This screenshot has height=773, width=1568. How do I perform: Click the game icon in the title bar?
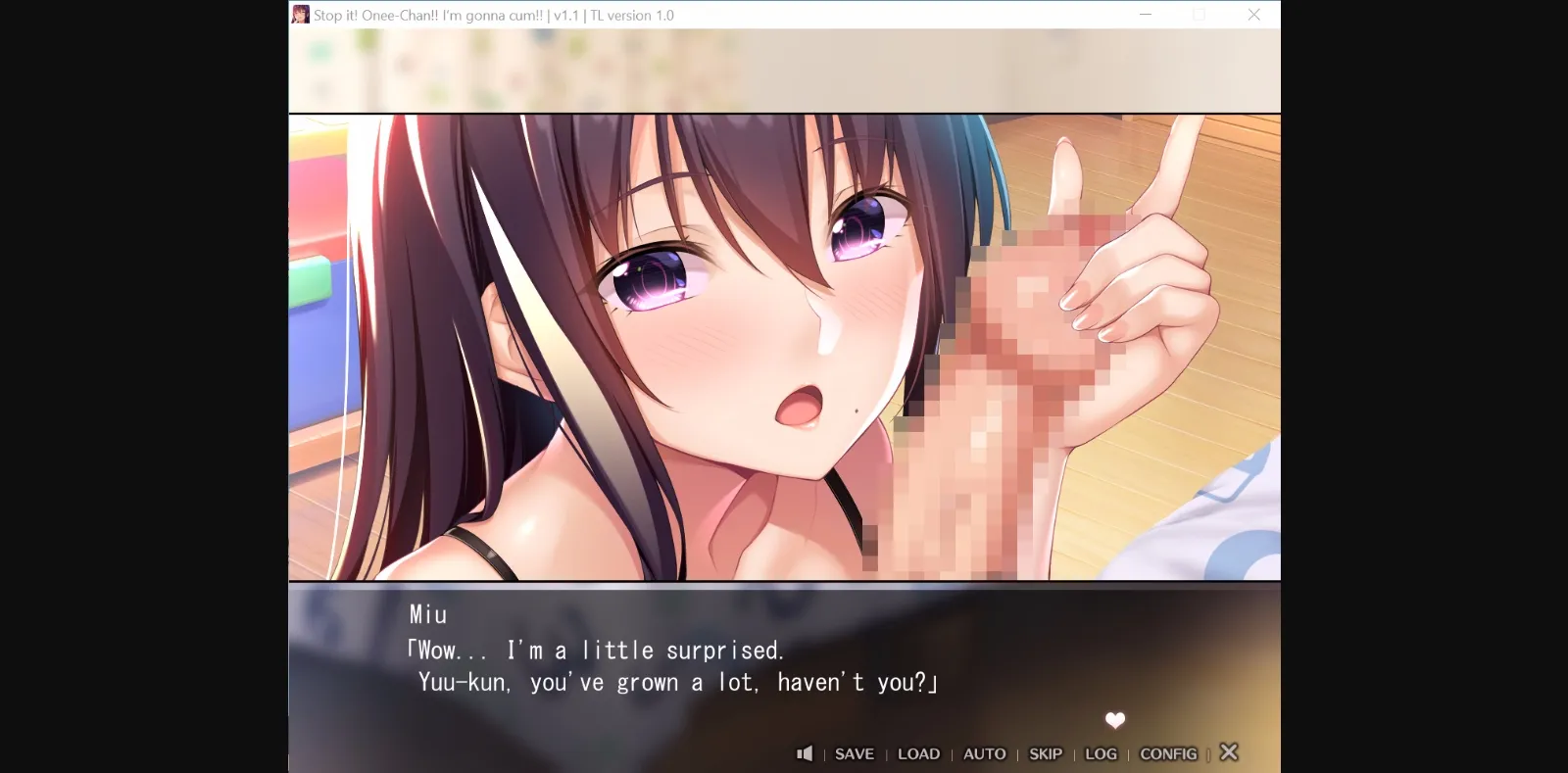coord(300,15)
